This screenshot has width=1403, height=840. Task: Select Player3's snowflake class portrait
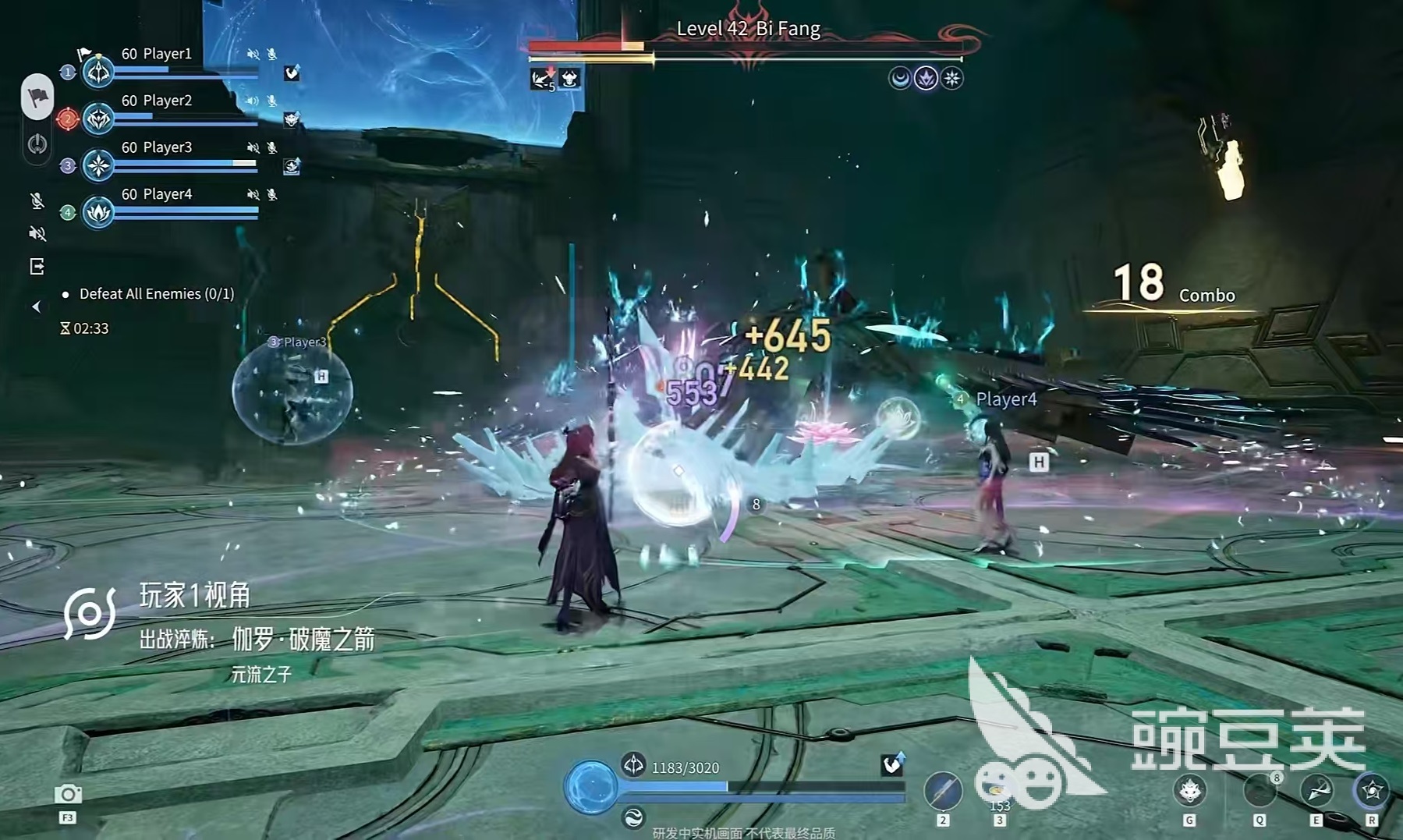point(98,165)
